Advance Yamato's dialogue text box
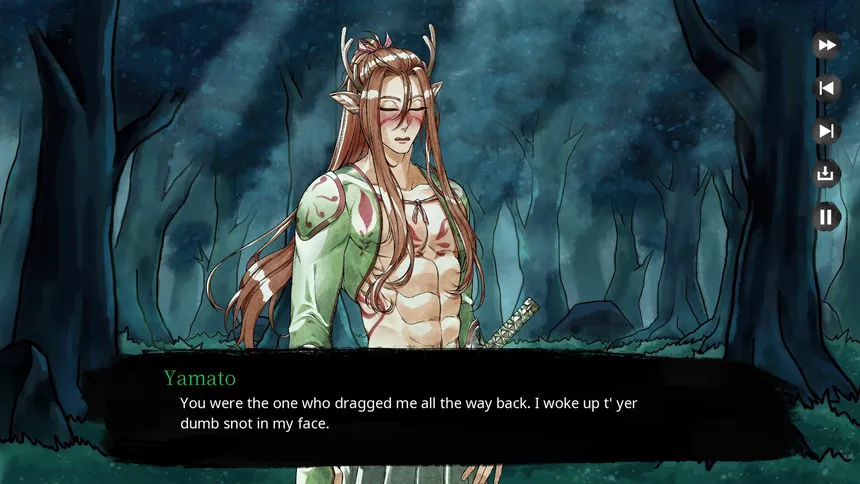Viewport: 860px width, 484px height. click(430, 410)
